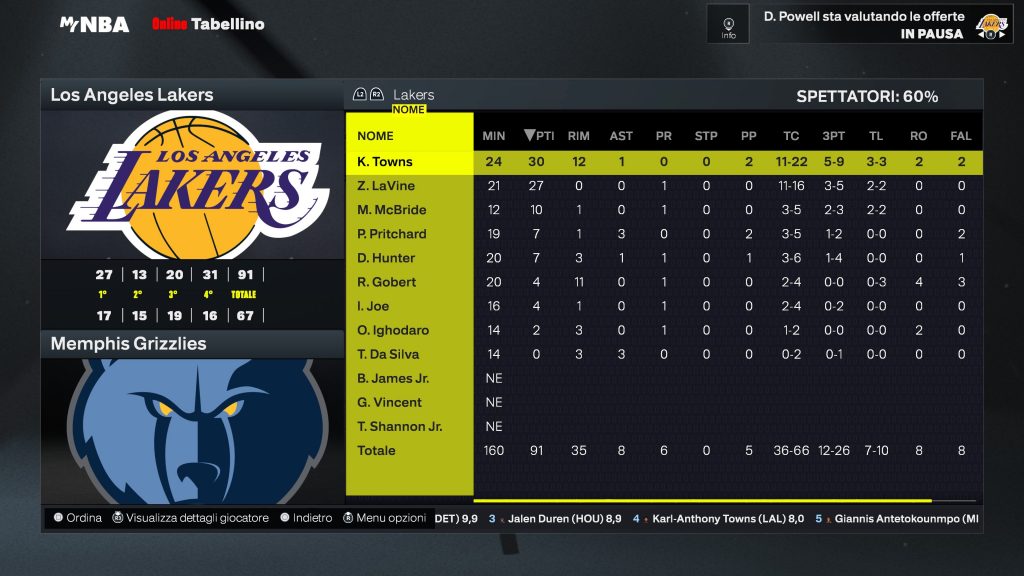Click the yellow horizontal scrollbar under the table
This screenshot has height=576, width=1024.
click(x=702, y=501)
